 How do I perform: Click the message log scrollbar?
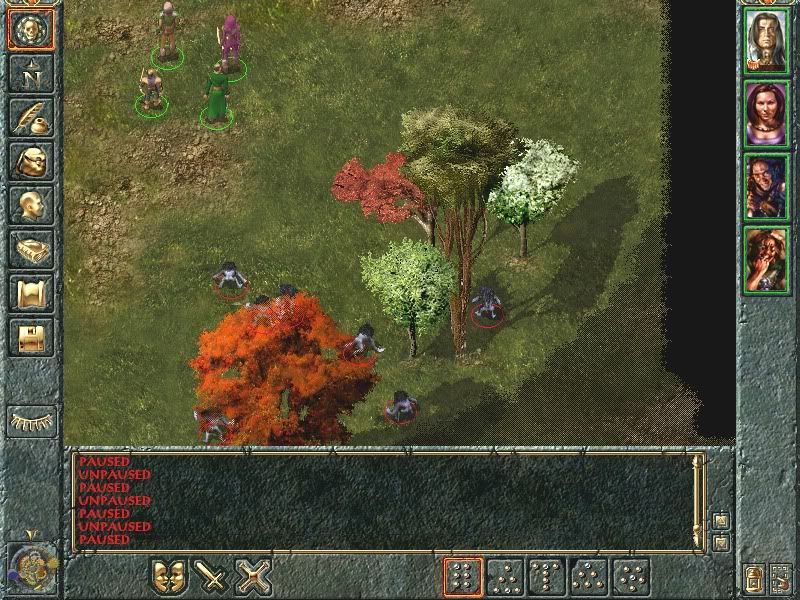tap(700, 500)
